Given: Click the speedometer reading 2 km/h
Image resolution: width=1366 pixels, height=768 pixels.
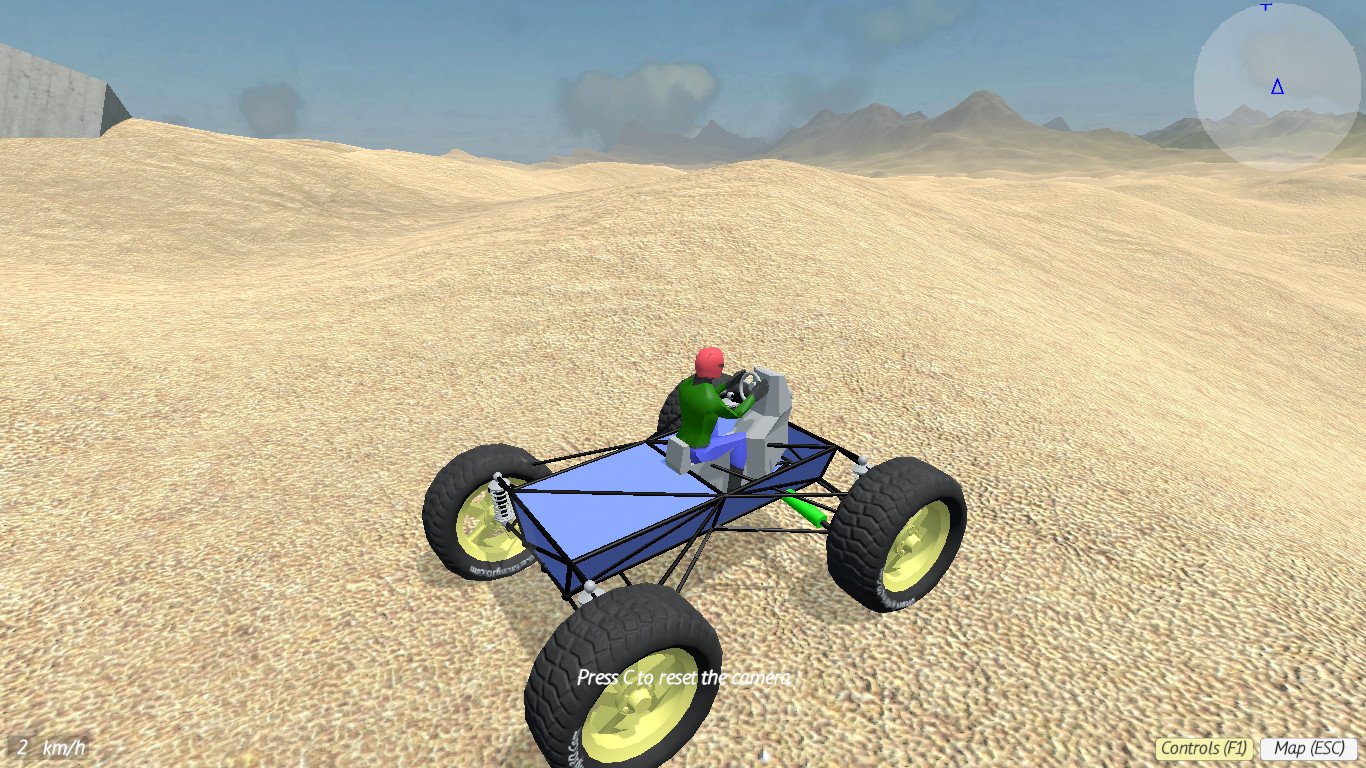Looking at the screenshot, I should pyautogui.click(x=22, y=745).
